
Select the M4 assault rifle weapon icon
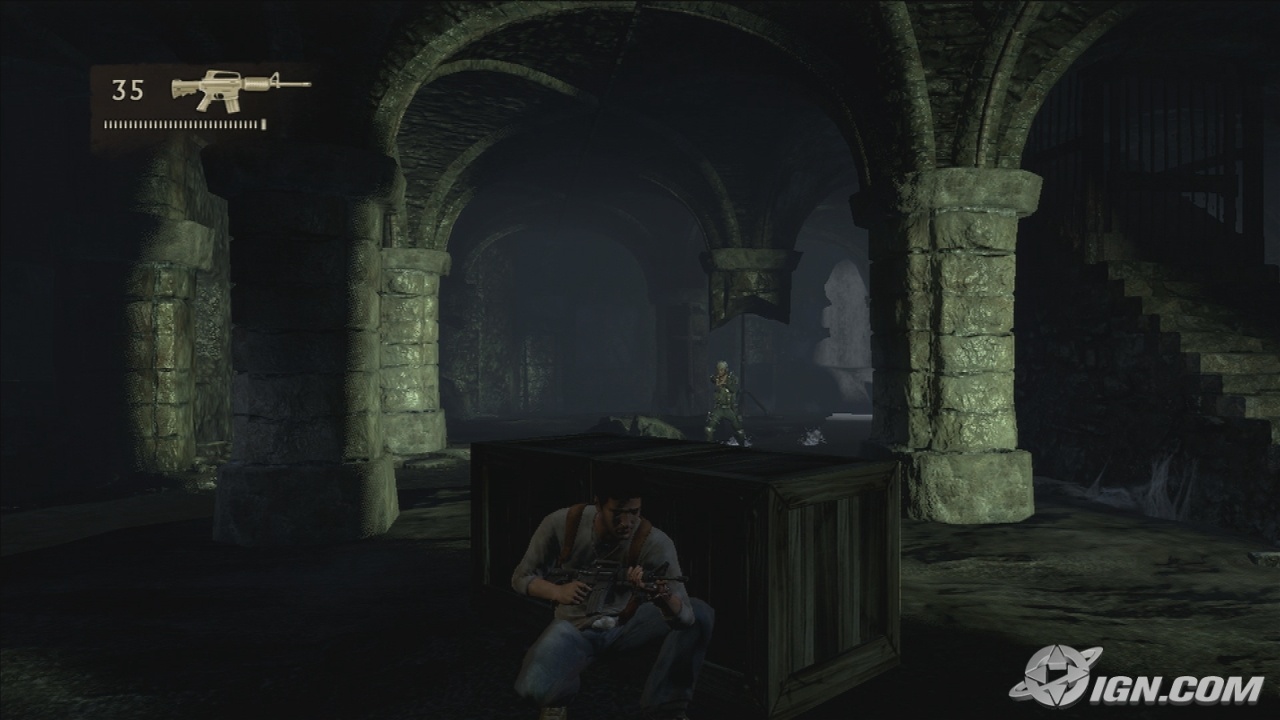[x=239, y=90]
